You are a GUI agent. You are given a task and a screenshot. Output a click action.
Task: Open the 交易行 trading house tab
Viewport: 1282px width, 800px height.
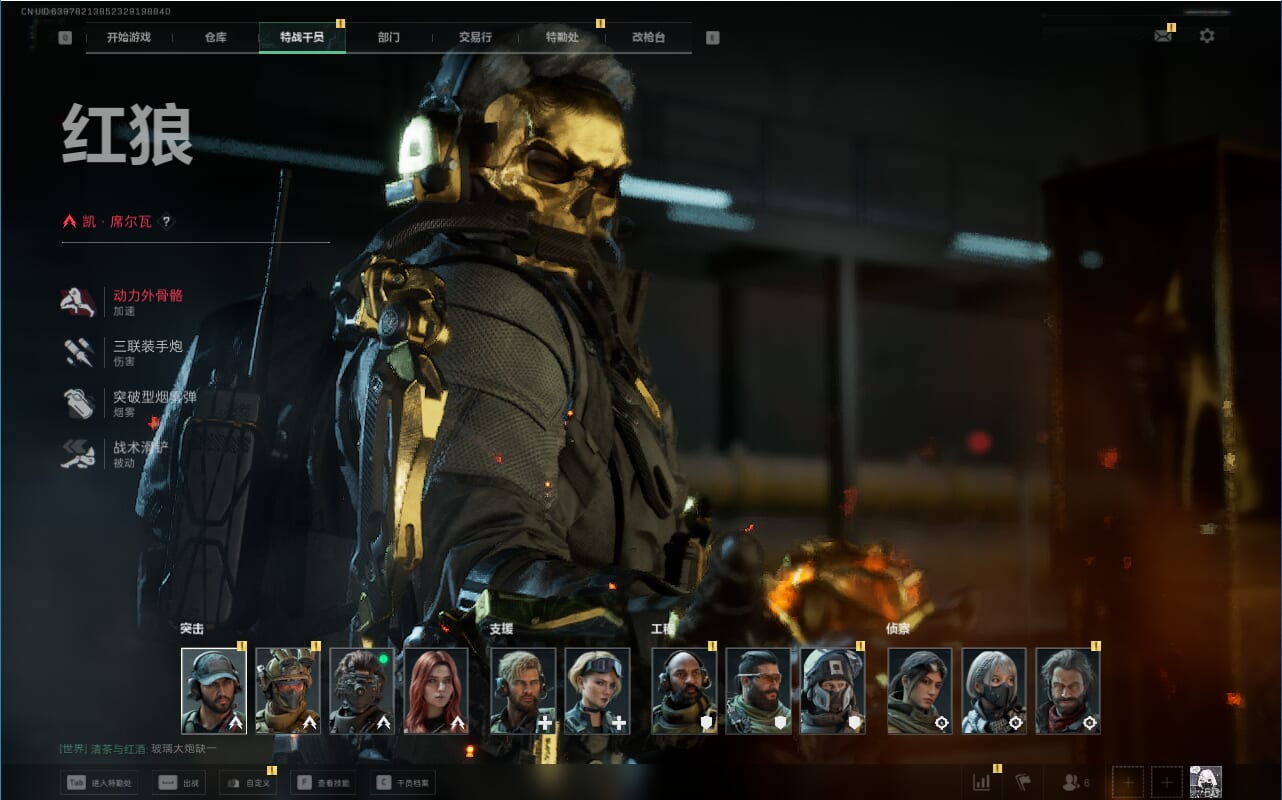tap(475, 38)
